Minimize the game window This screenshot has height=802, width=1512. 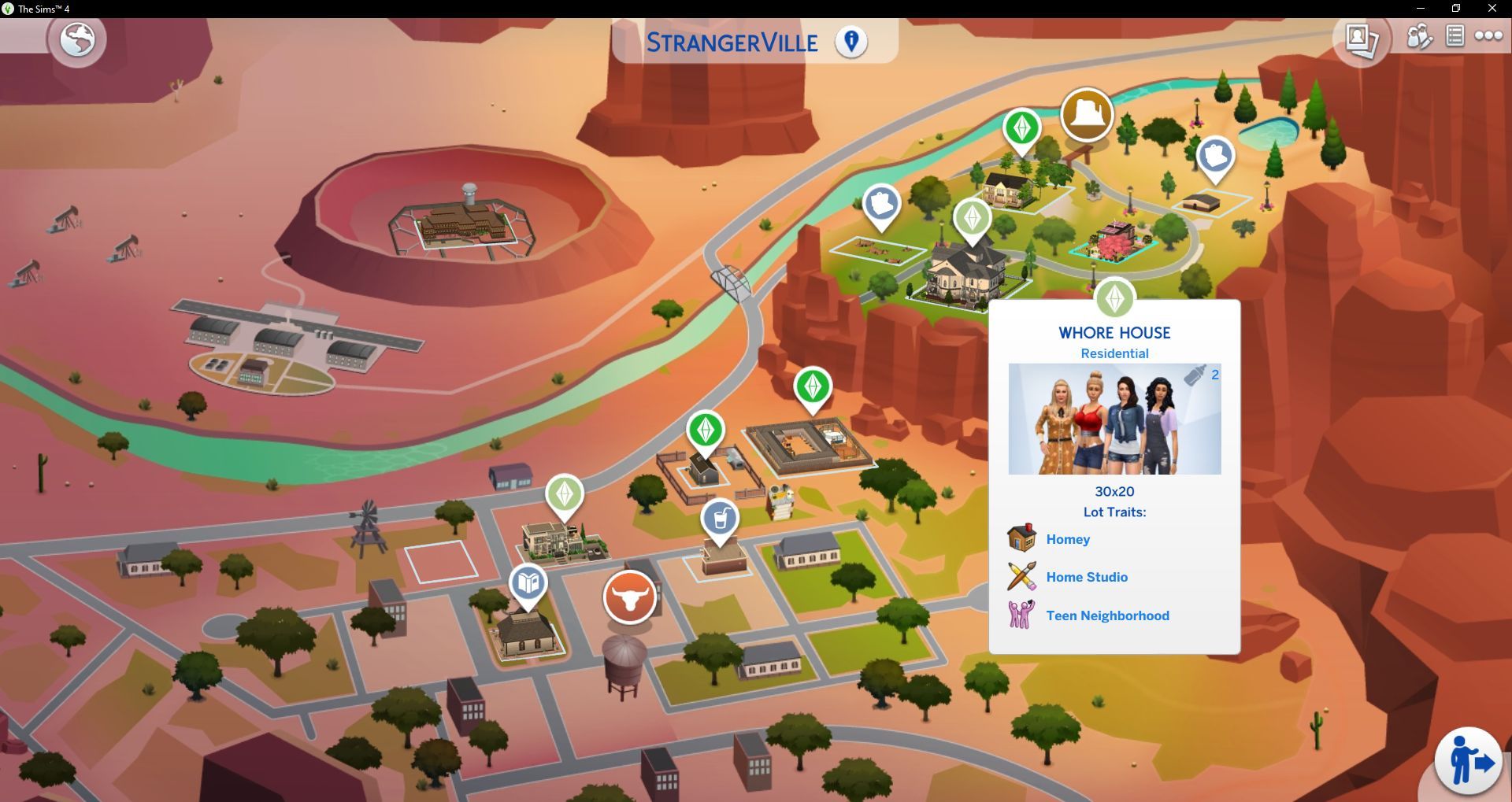click(1420, 9)
